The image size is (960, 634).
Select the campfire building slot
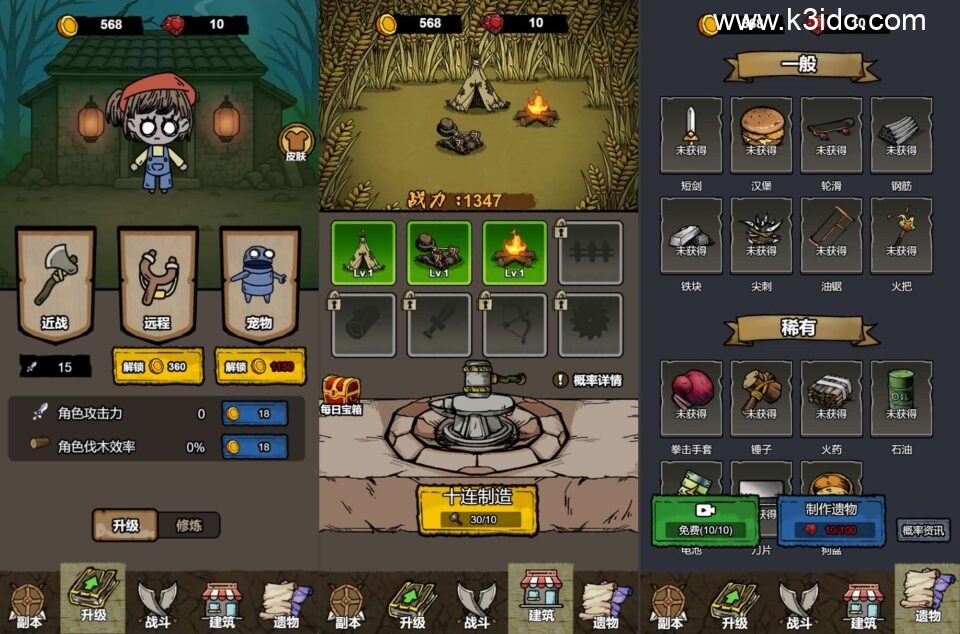[x=514, y=252]
